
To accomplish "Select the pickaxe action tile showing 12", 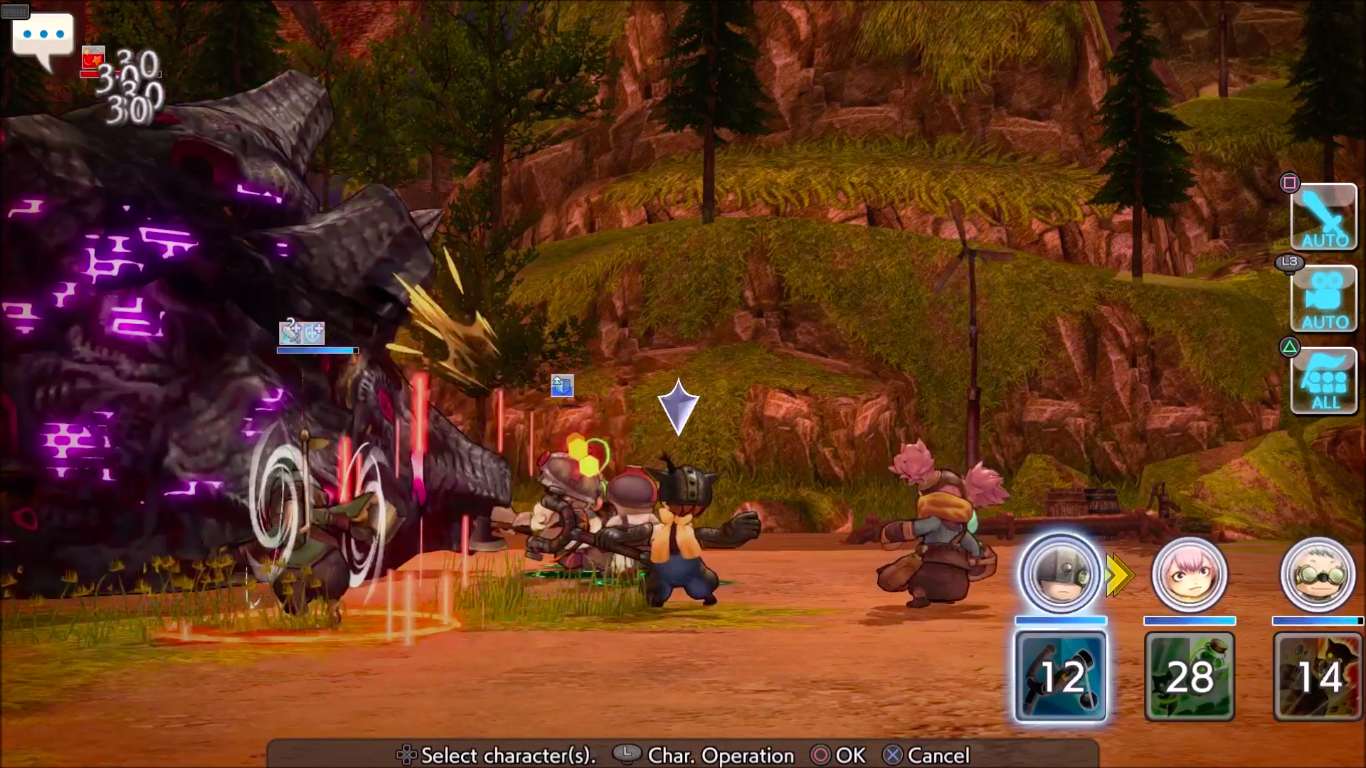I will (x=1060, y=677).
